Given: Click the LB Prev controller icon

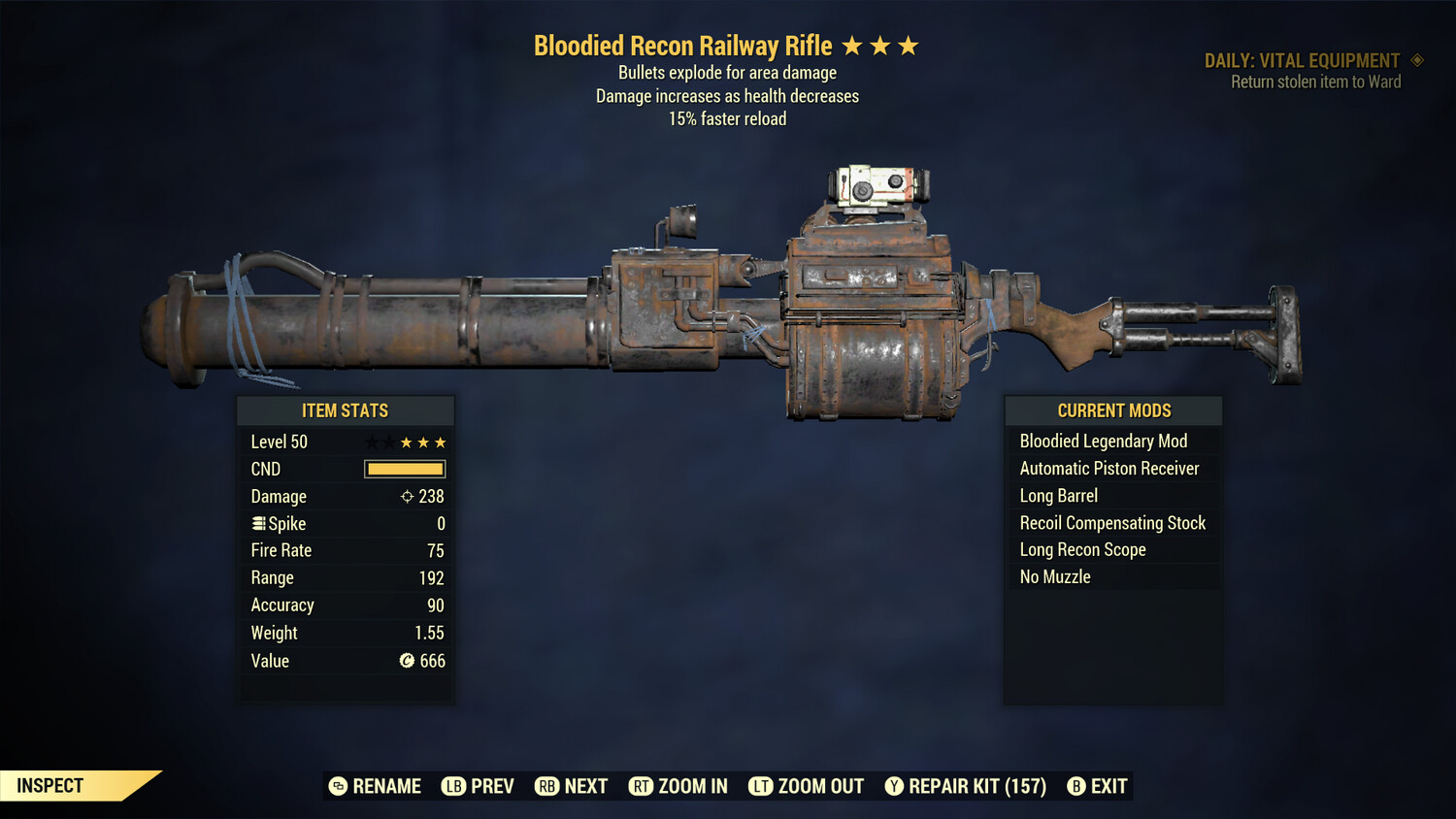Looking at the screenshot, I should point(452,786).
